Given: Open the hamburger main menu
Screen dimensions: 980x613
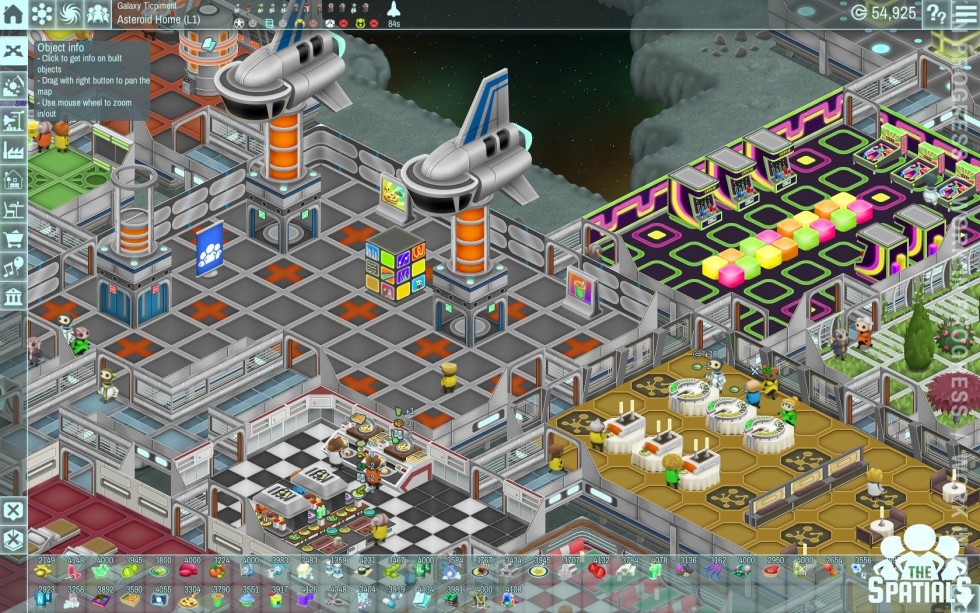Looking at the screenshot, I should (x=965, y=13).
